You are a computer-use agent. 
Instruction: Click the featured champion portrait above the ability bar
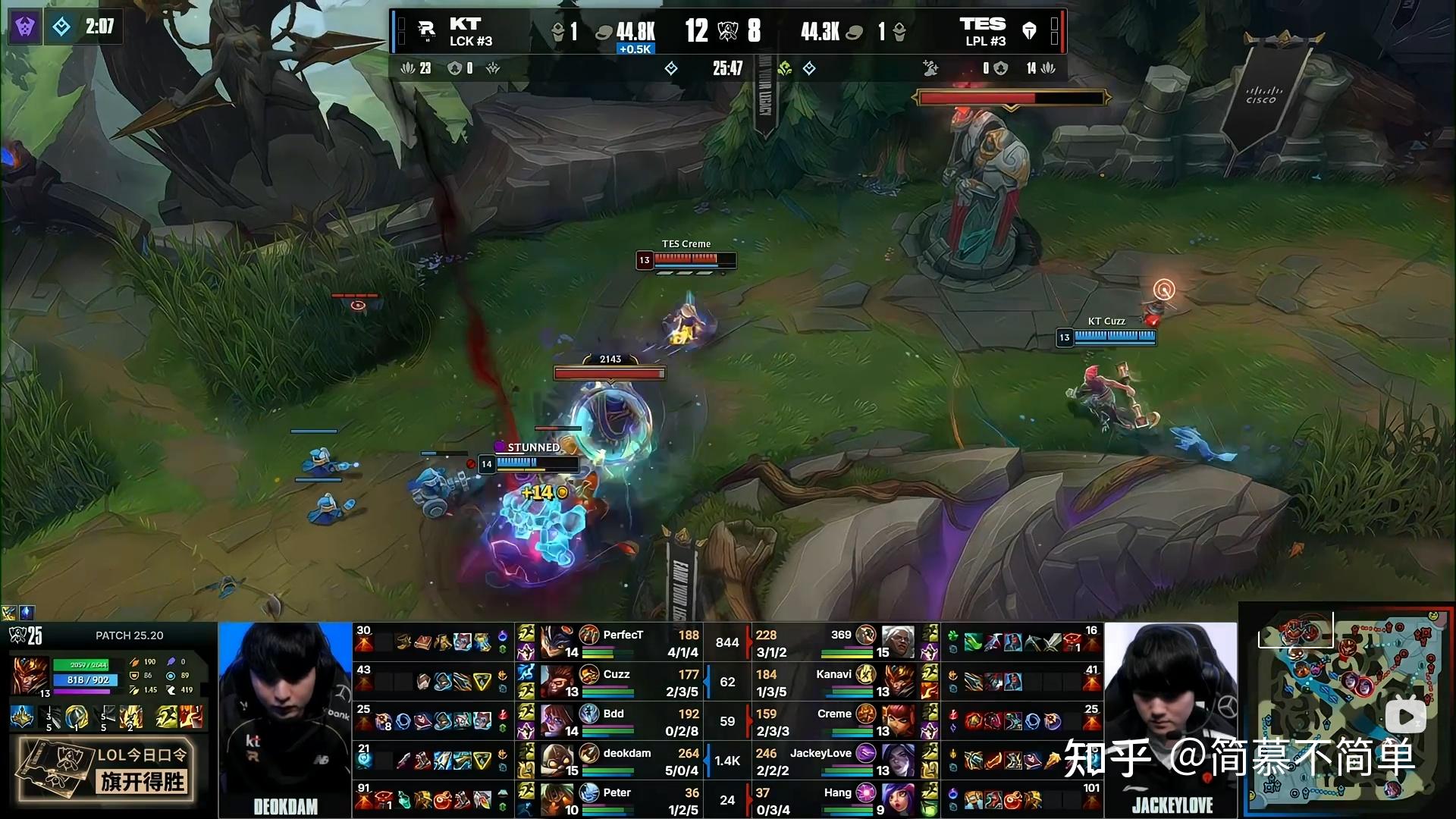[x=30, y=676]
